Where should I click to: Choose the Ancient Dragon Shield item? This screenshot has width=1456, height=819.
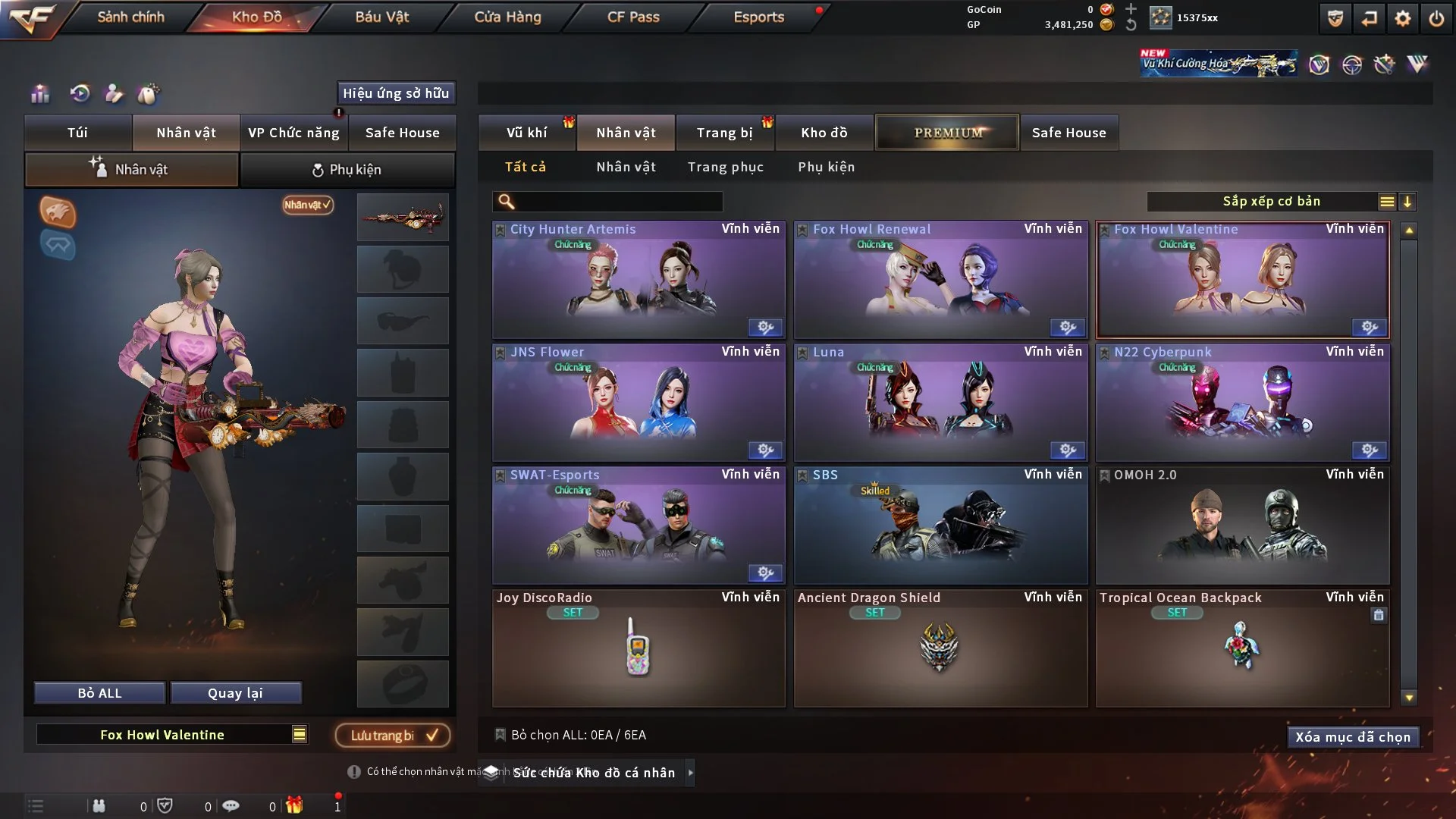point(940,649)
